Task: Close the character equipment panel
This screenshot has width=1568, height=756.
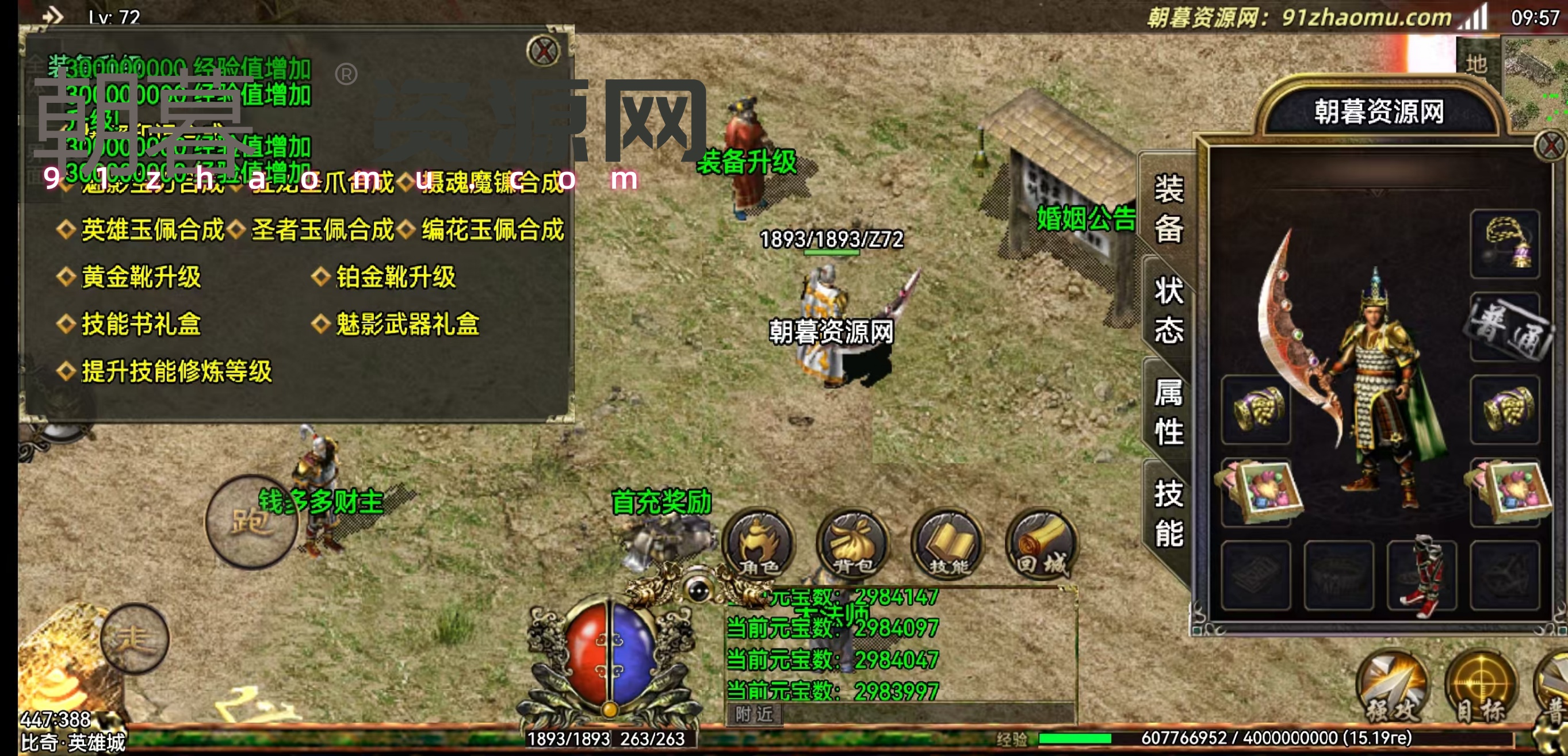Action: (x=1551, y=146)
